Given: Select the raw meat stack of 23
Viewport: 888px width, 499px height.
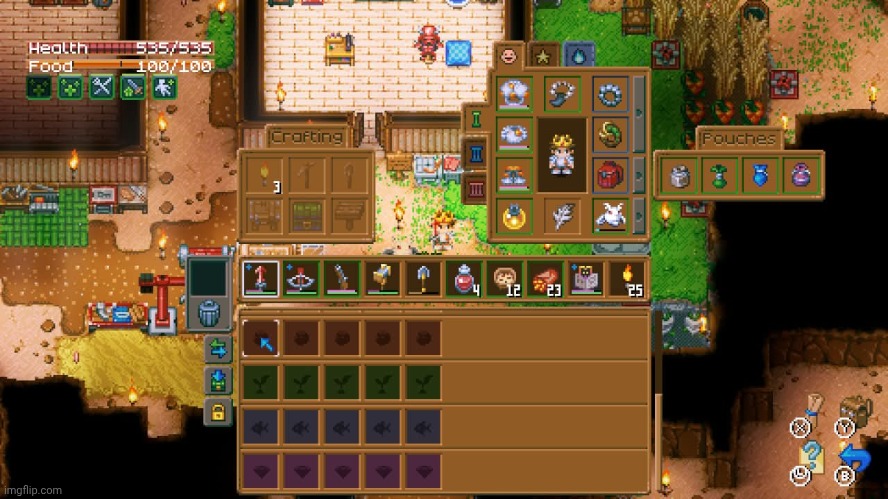Looking at the screenshot, I should (x=545, y=278).
